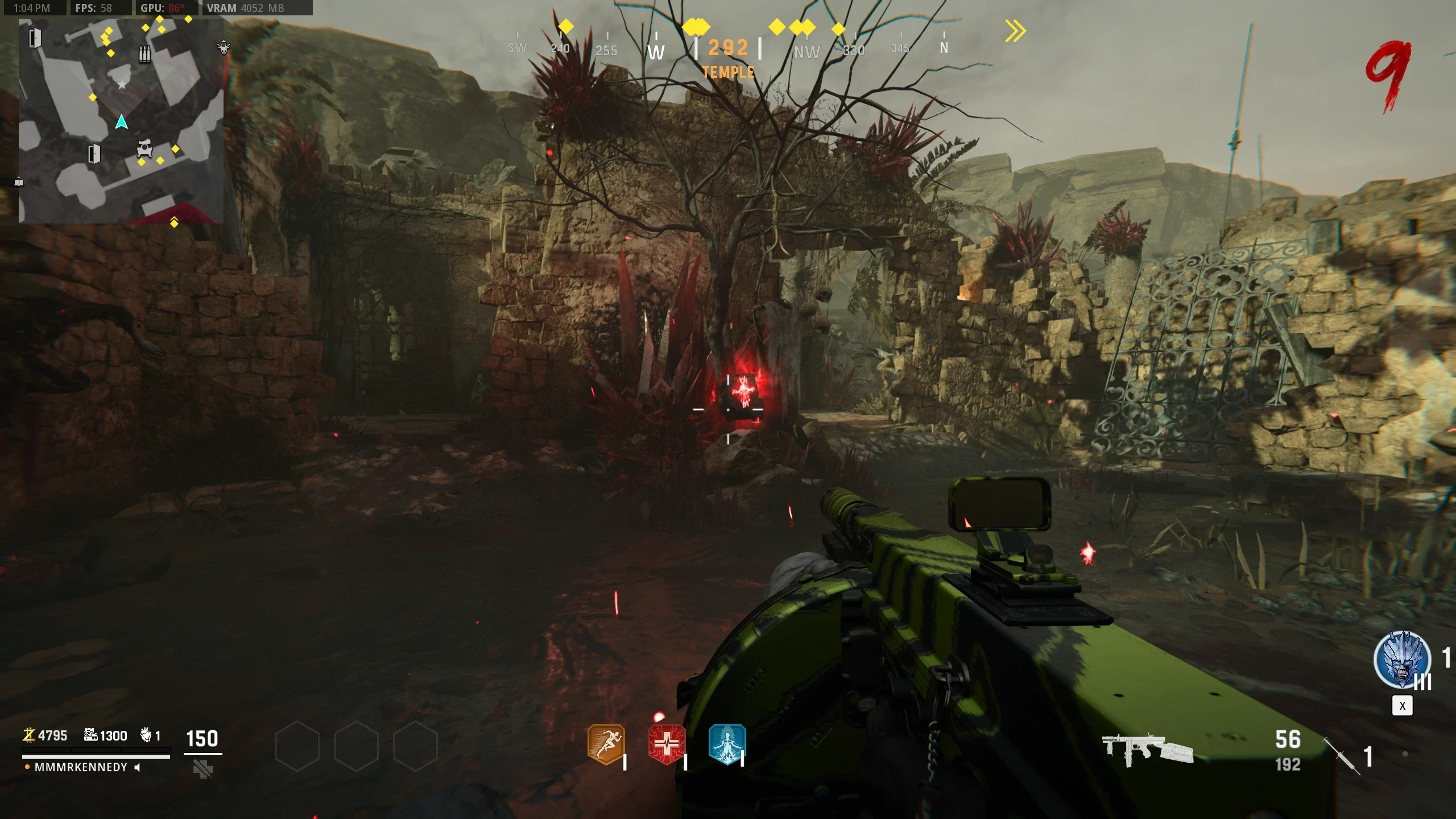Toggle the speaker icon beside MMMRKENNEDY
This screenshot has height=819, width=1456.
coord(137,768)
